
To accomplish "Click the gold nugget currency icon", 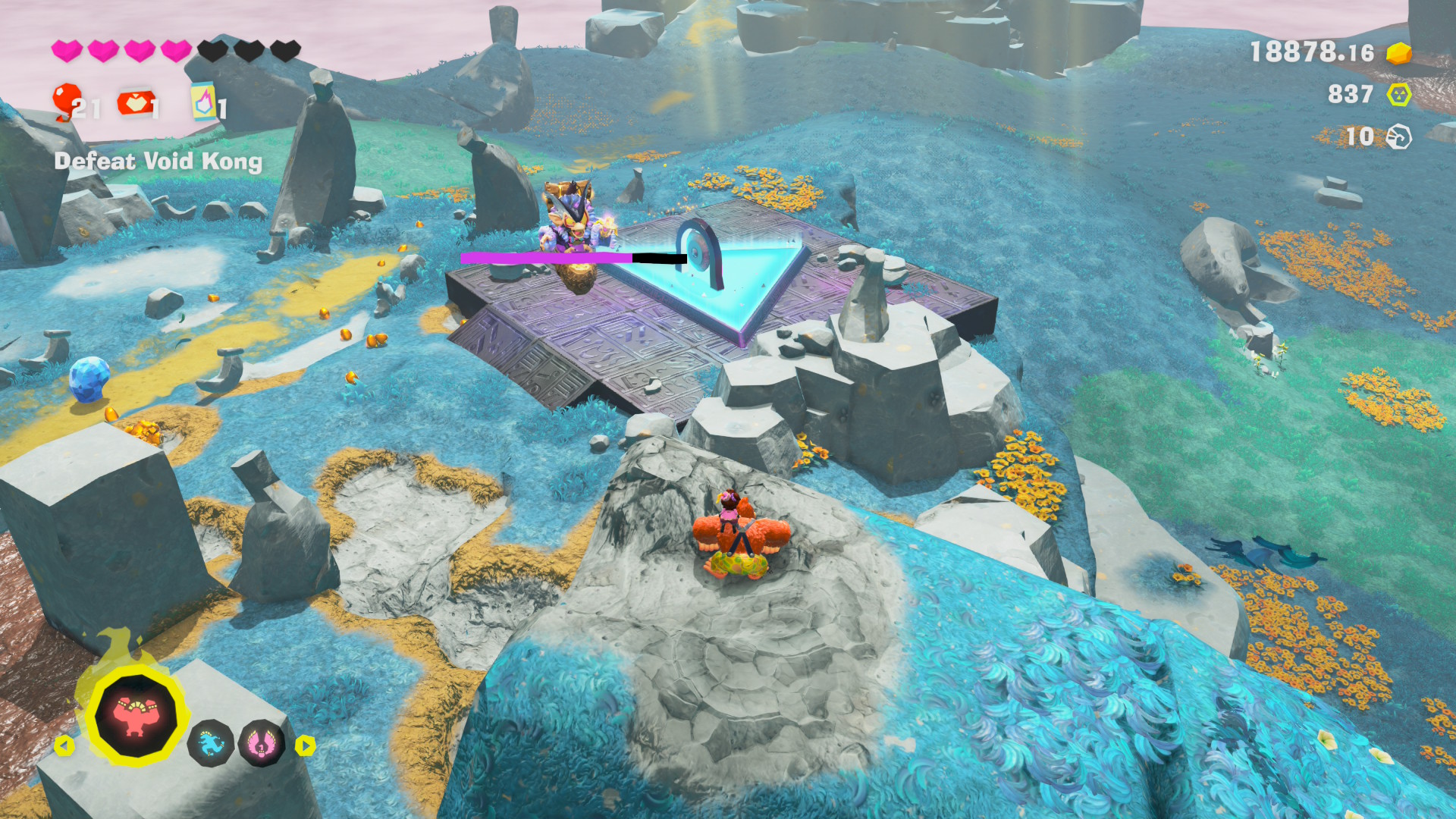I will click(x=1398, y=52).
